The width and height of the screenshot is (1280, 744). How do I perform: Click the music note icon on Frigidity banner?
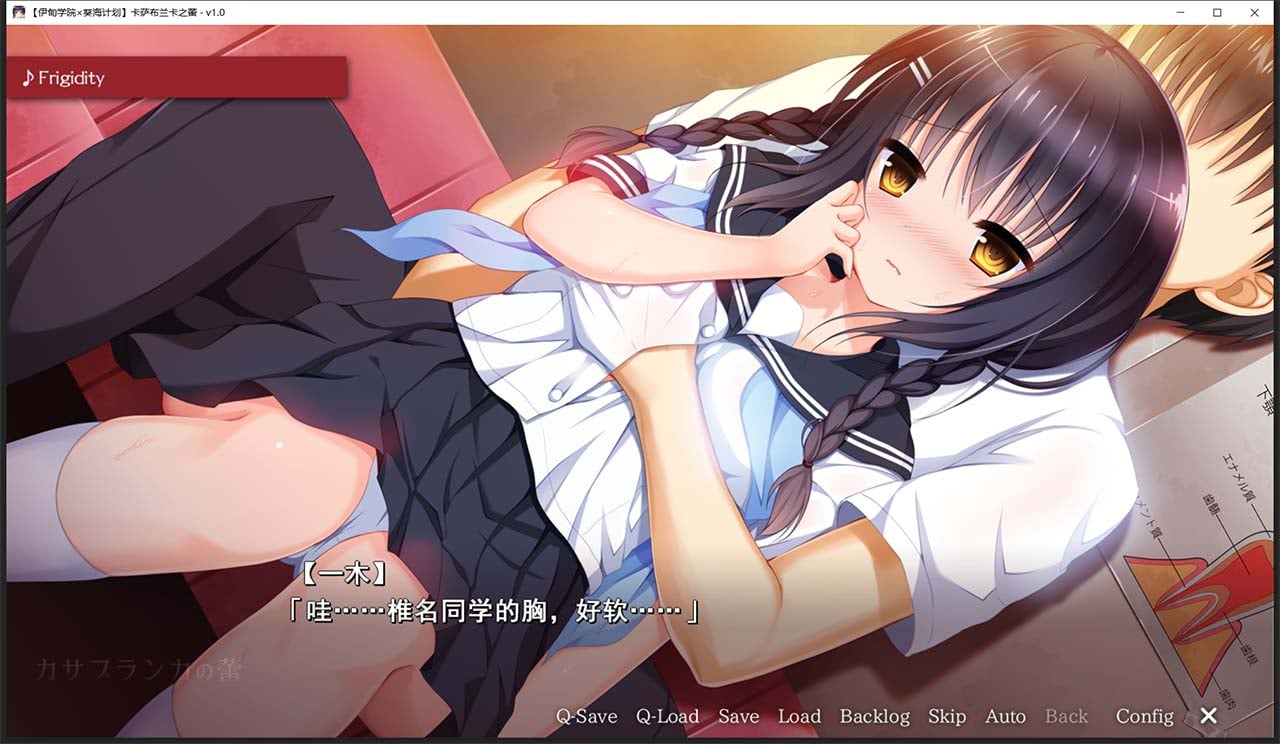click(x=28, y=77)
